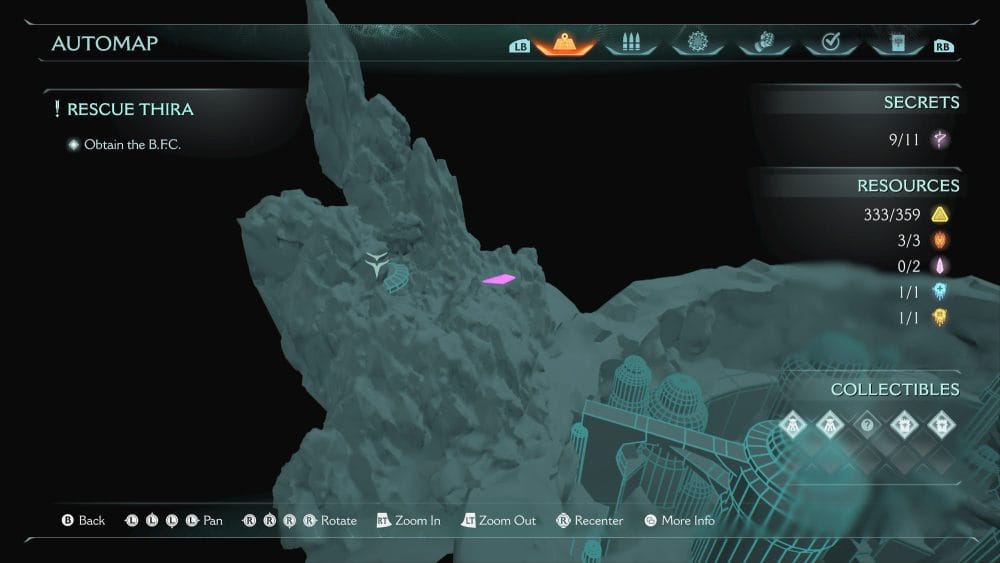Choose the pink crystal resource icon
This screenshot has width=1000, height=563.
(x=940, y=266)
